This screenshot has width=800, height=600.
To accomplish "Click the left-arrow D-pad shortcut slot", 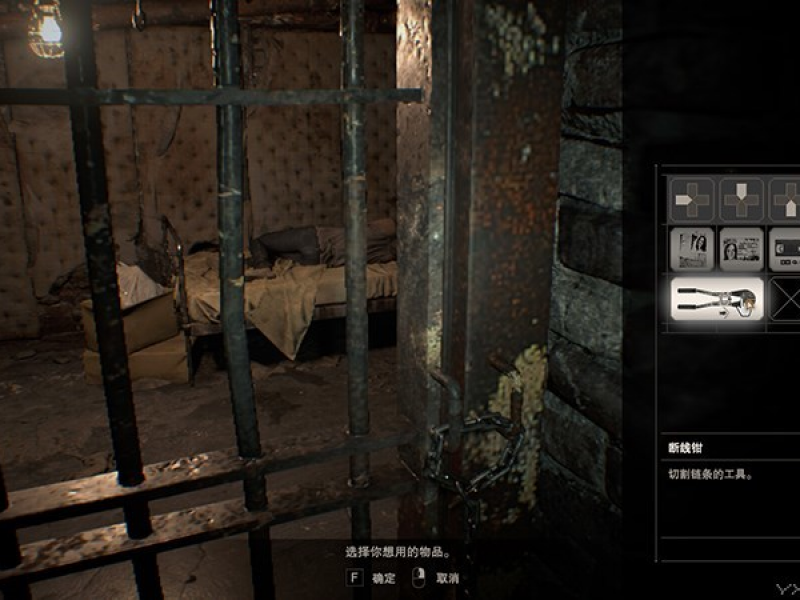I will (691, 199).
